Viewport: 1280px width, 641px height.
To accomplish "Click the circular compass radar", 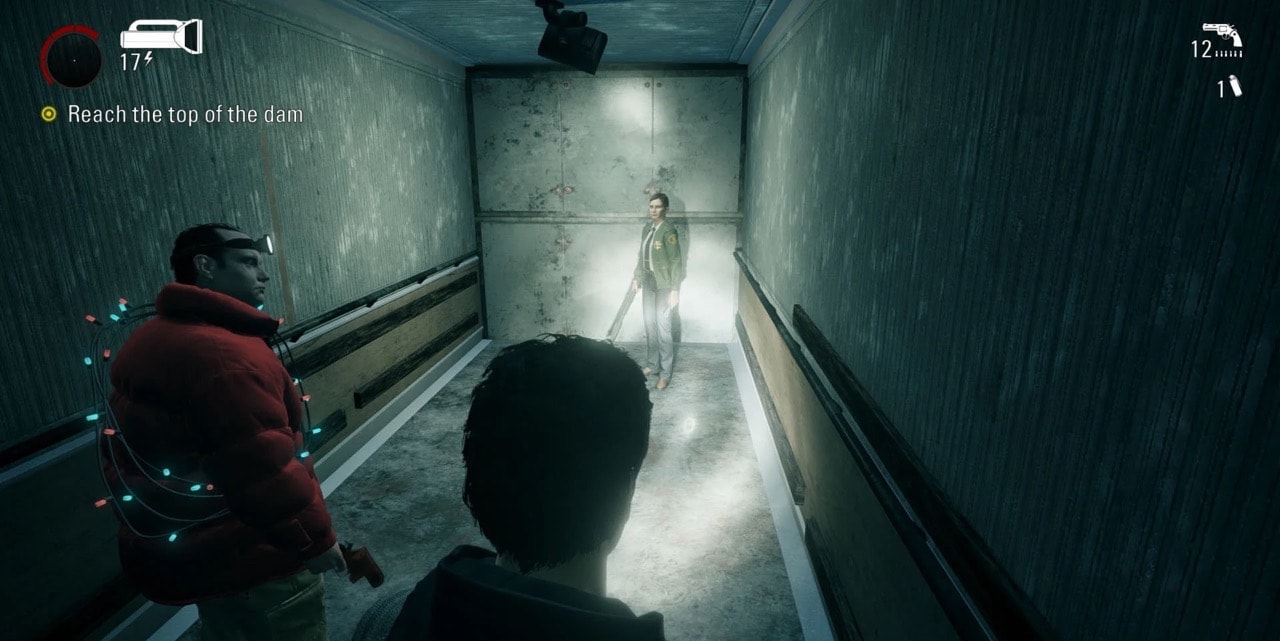I will tap(71, 57).
